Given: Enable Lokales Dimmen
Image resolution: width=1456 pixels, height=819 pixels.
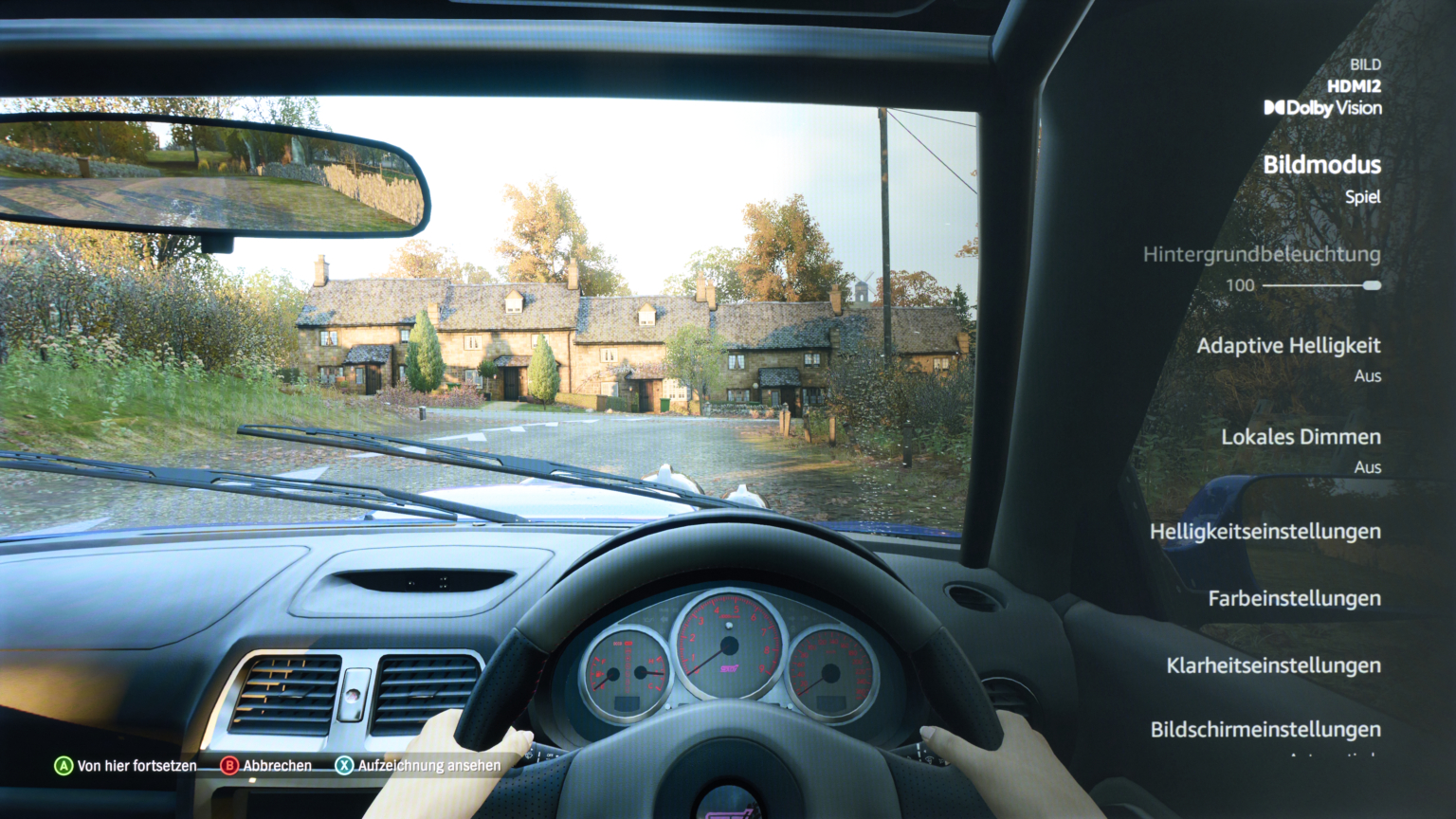Looking at the screenshot, I should (1302, 437).
